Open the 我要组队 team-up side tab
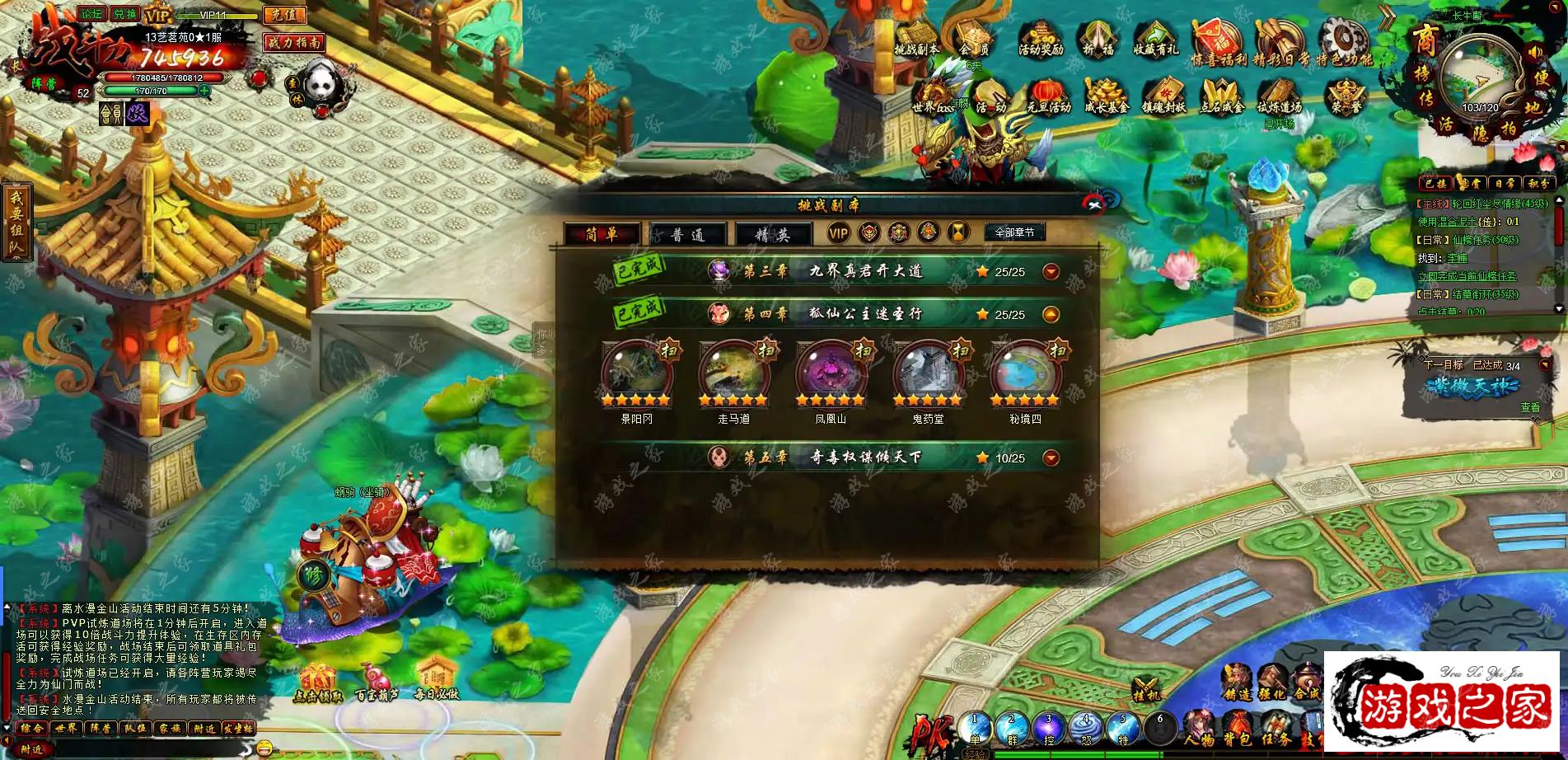 [16, 221]
